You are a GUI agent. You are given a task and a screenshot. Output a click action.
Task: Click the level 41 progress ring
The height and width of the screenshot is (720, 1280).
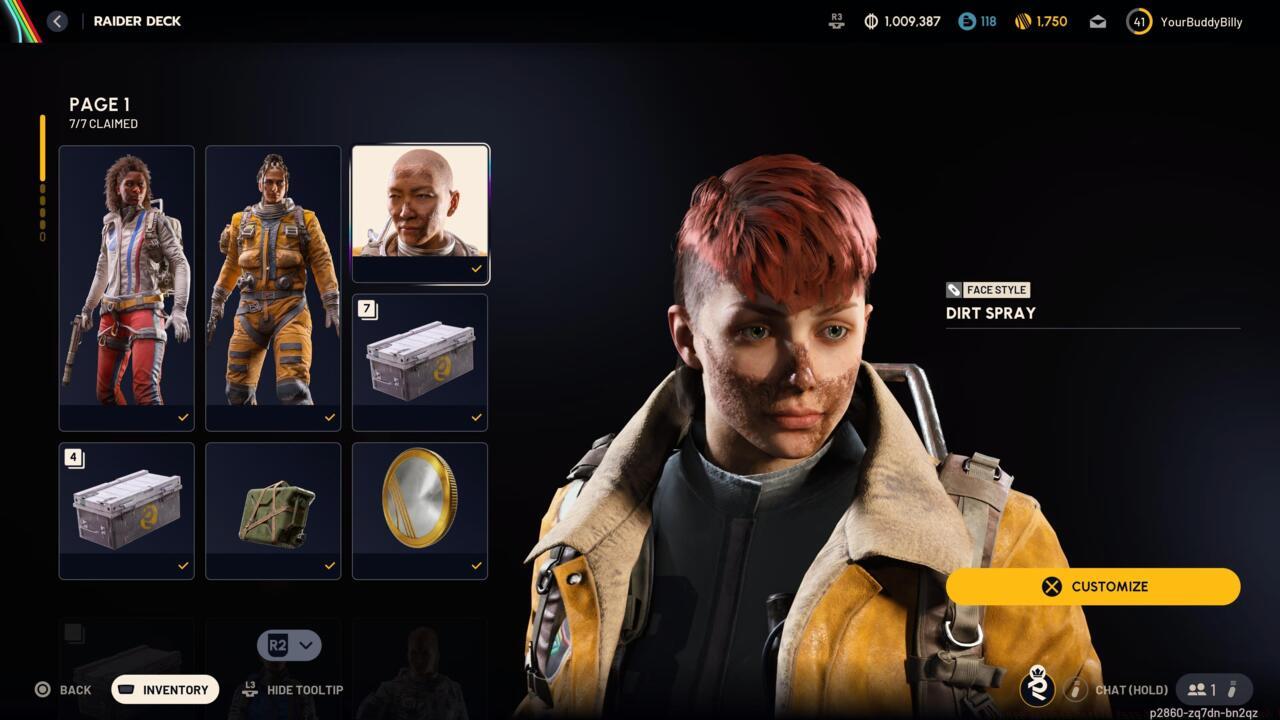click(1138, 21)
